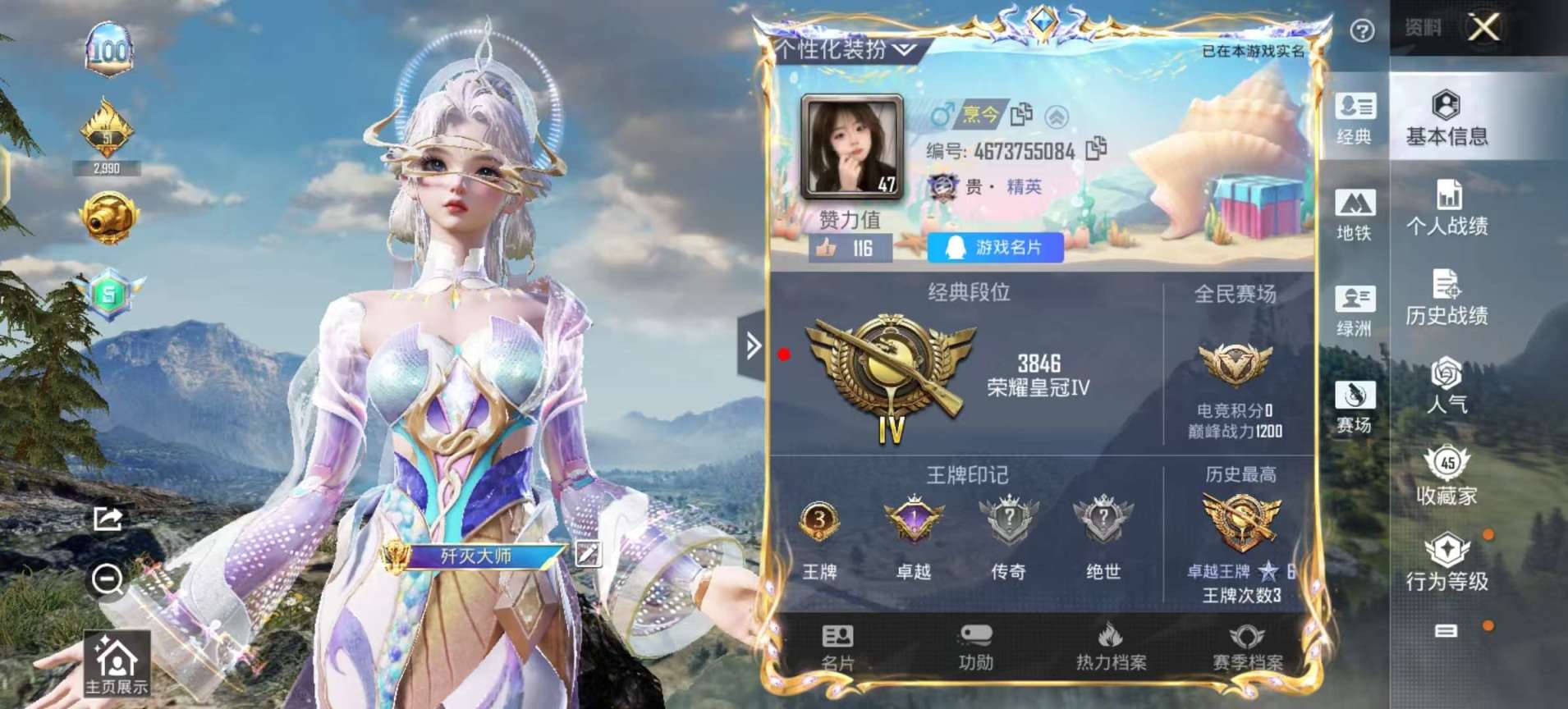Close the profile screen
The image size is (1568, 709).
(x=1483, y=28)
